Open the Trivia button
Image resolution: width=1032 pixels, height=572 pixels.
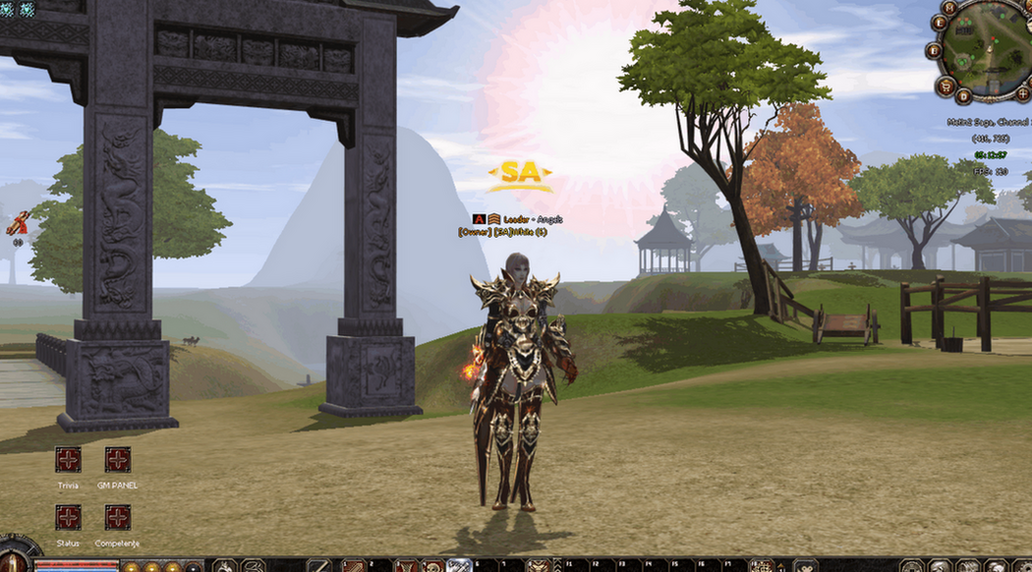(x=68, y=460)
